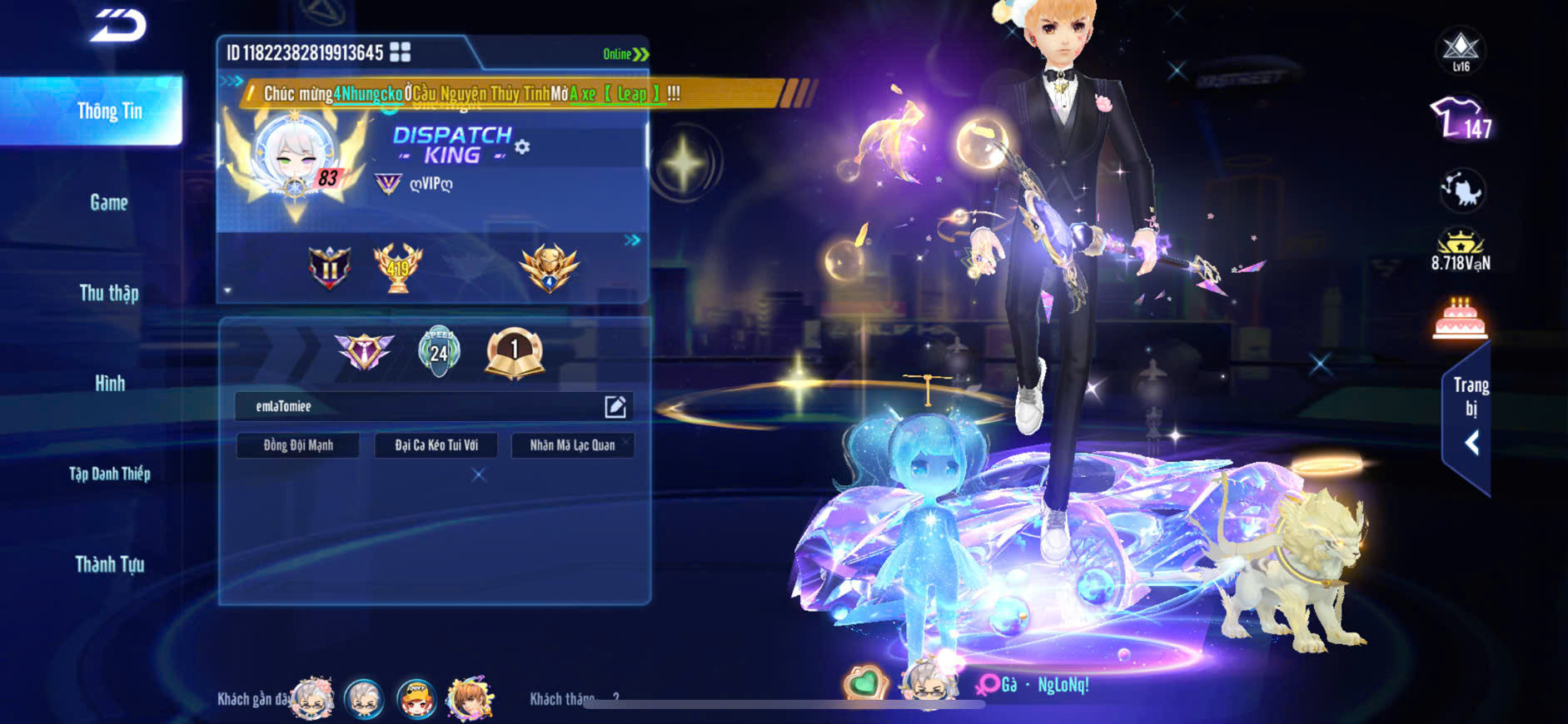Go back using the top-left arrow logo

117,26
